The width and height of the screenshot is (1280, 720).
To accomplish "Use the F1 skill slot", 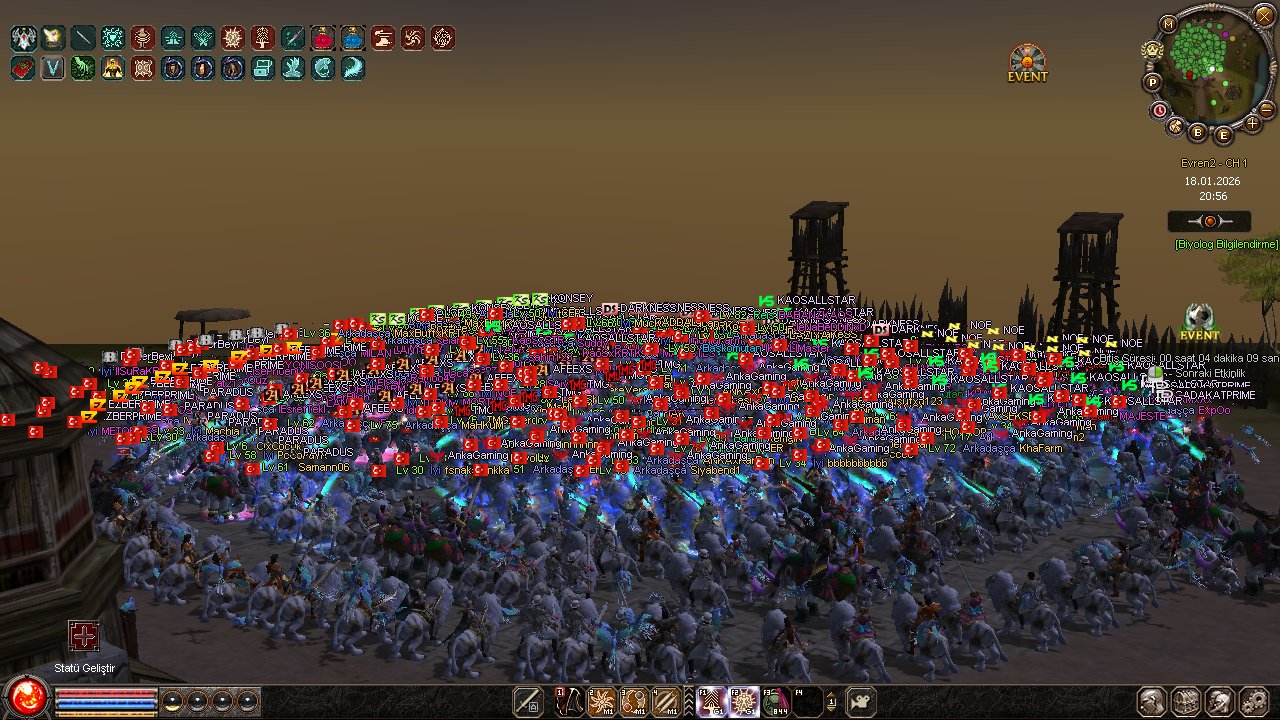I will coord(711,701).
